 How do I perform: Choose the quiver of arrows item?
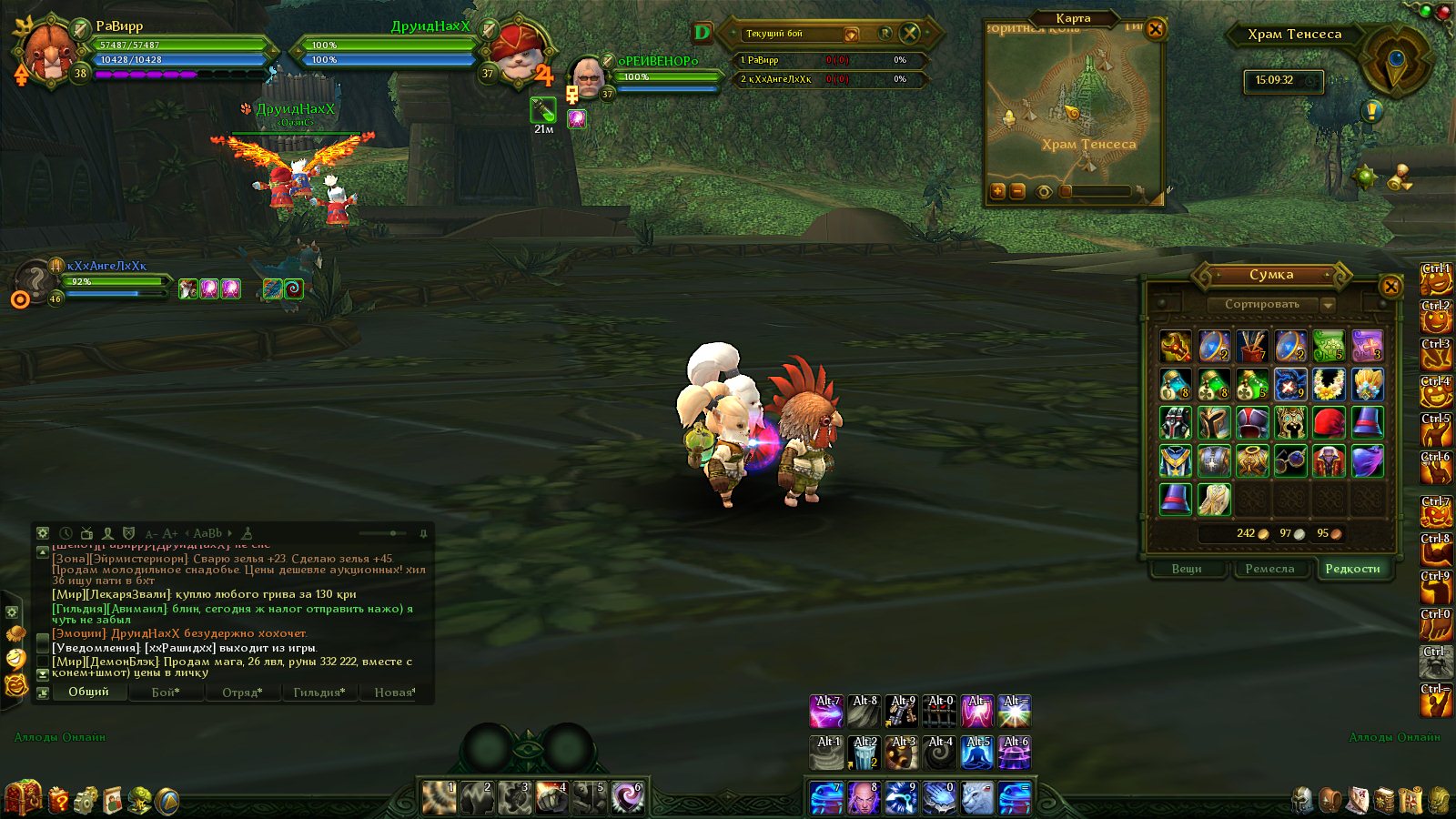1252,347
